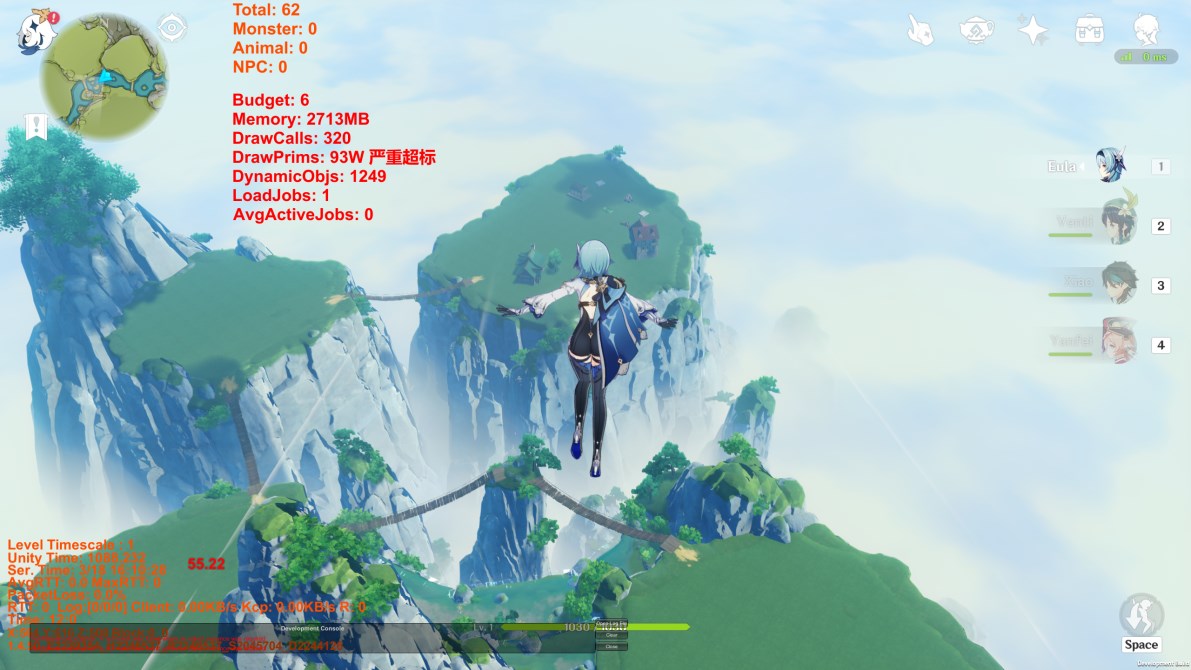Open the teapot icon in the top bar
1191x670 pixels.
tap(976, 30)
